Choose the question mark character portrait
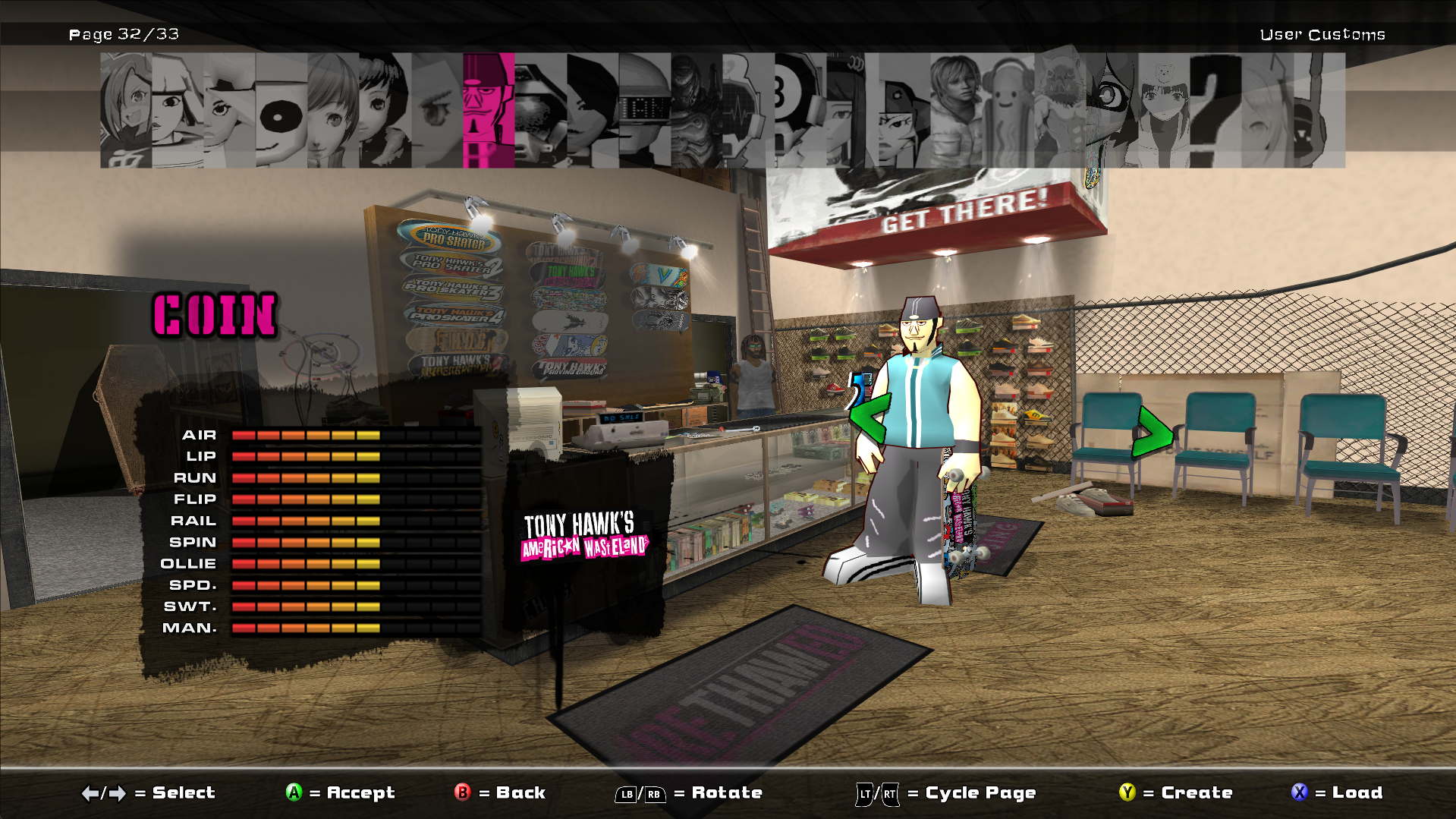 click(1215, 110)
